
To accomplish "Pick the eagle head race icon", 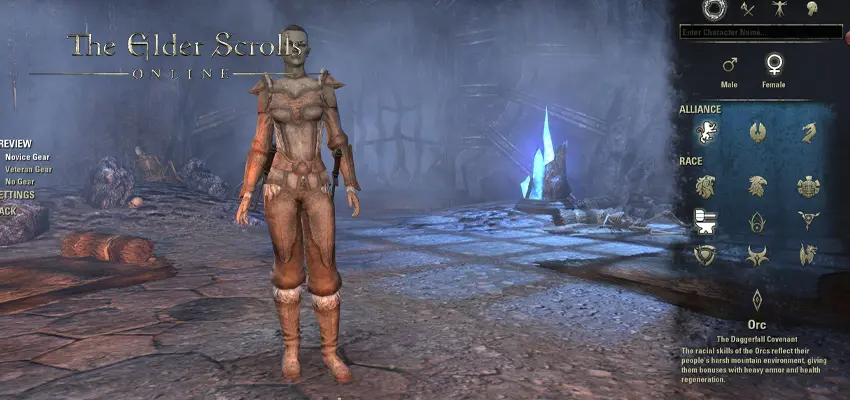I will click(x=757, y=186).
